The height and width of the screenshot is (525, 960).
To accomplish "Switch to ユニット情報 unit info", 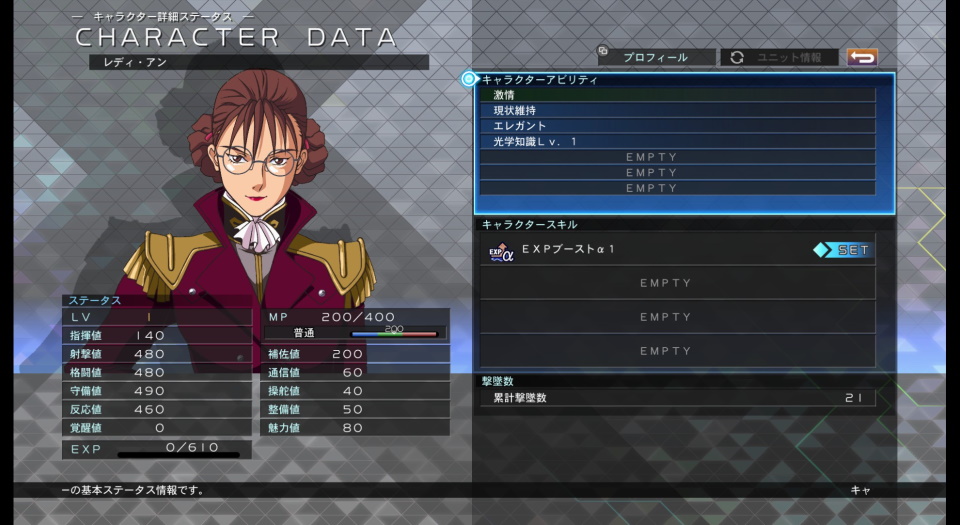I will [x=782, y=57].
